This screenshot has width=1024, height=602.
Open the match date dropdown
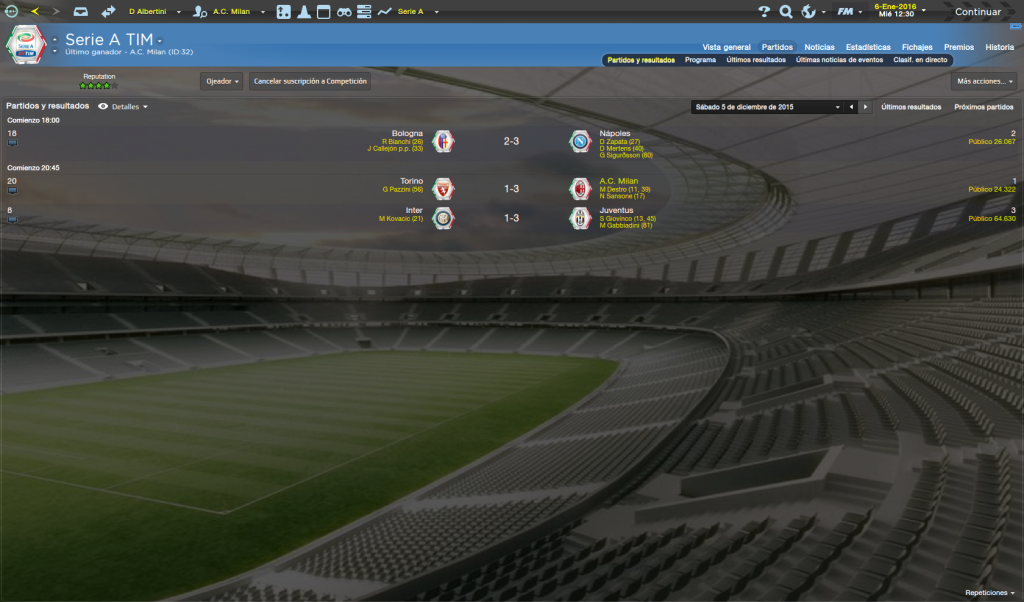click(766, 106)
